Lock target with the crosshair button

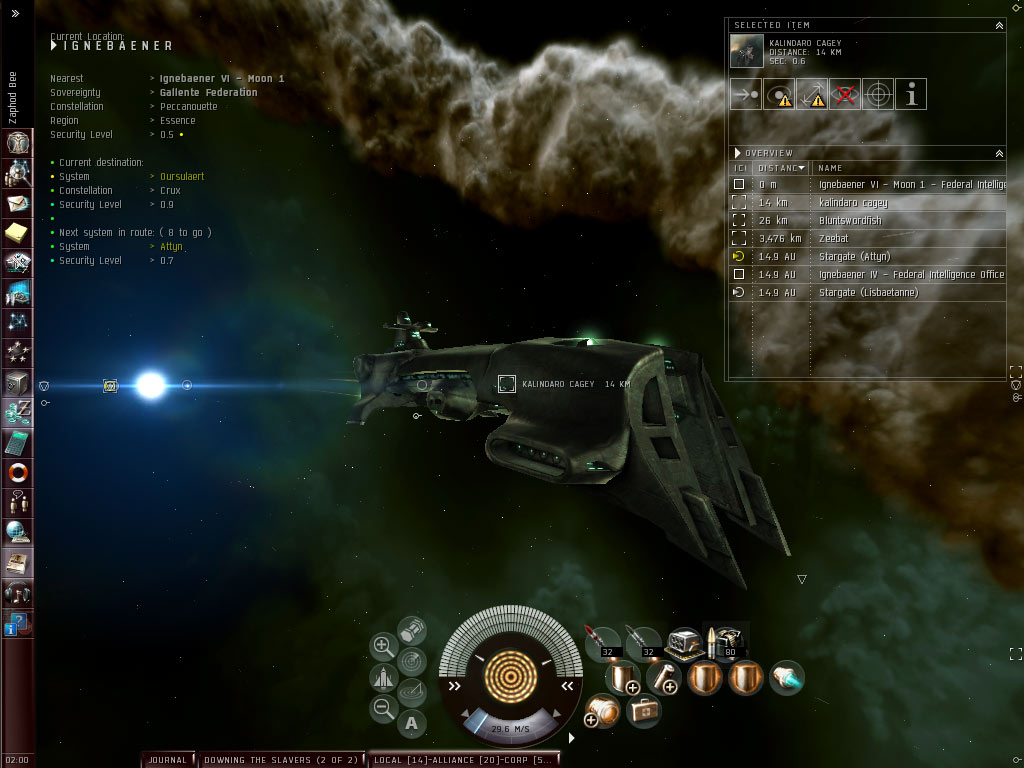tap(878, 95)
